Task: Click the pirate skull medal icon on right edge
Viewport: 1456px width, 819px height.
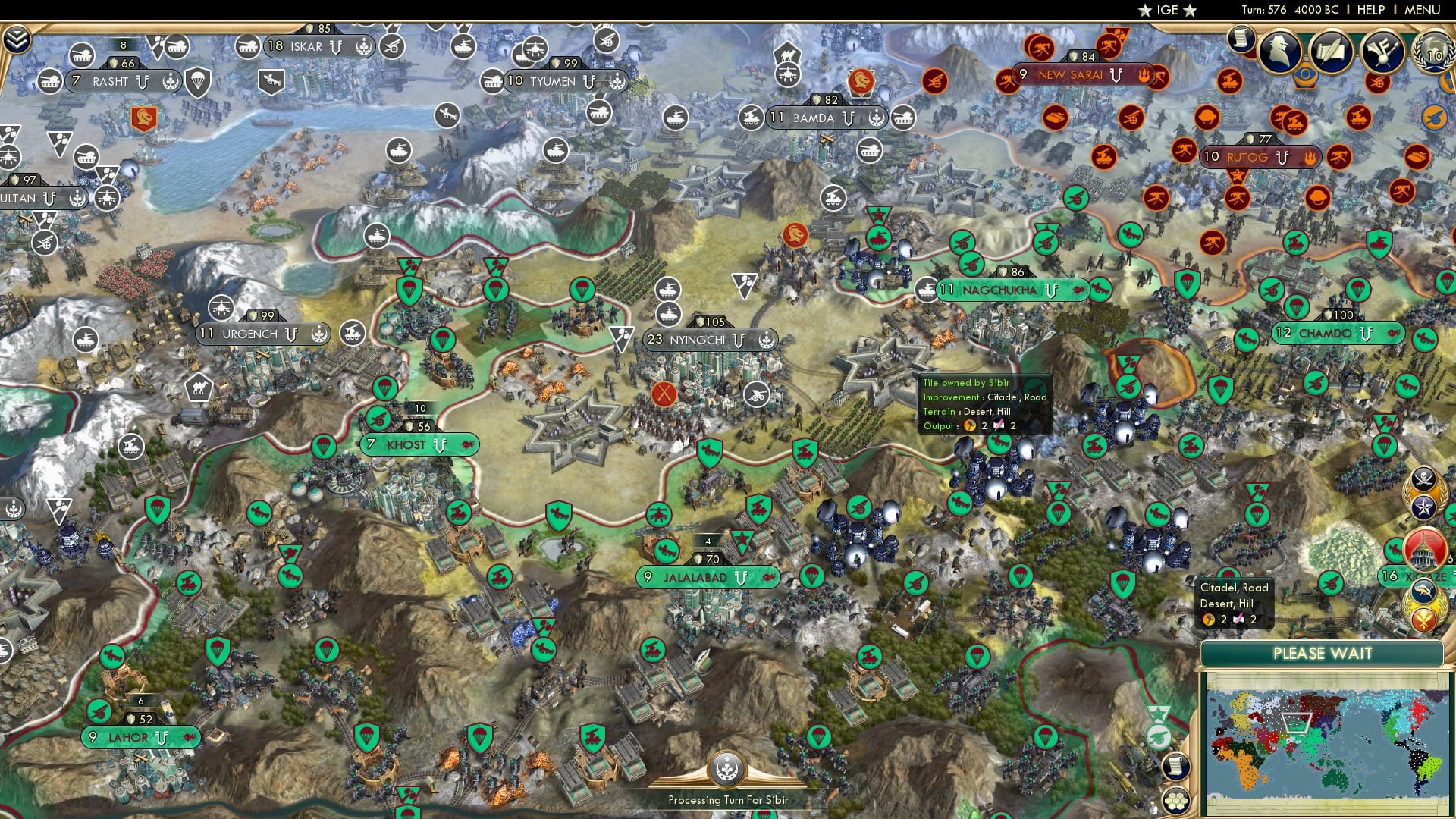Action: (x=1422, y=478)
